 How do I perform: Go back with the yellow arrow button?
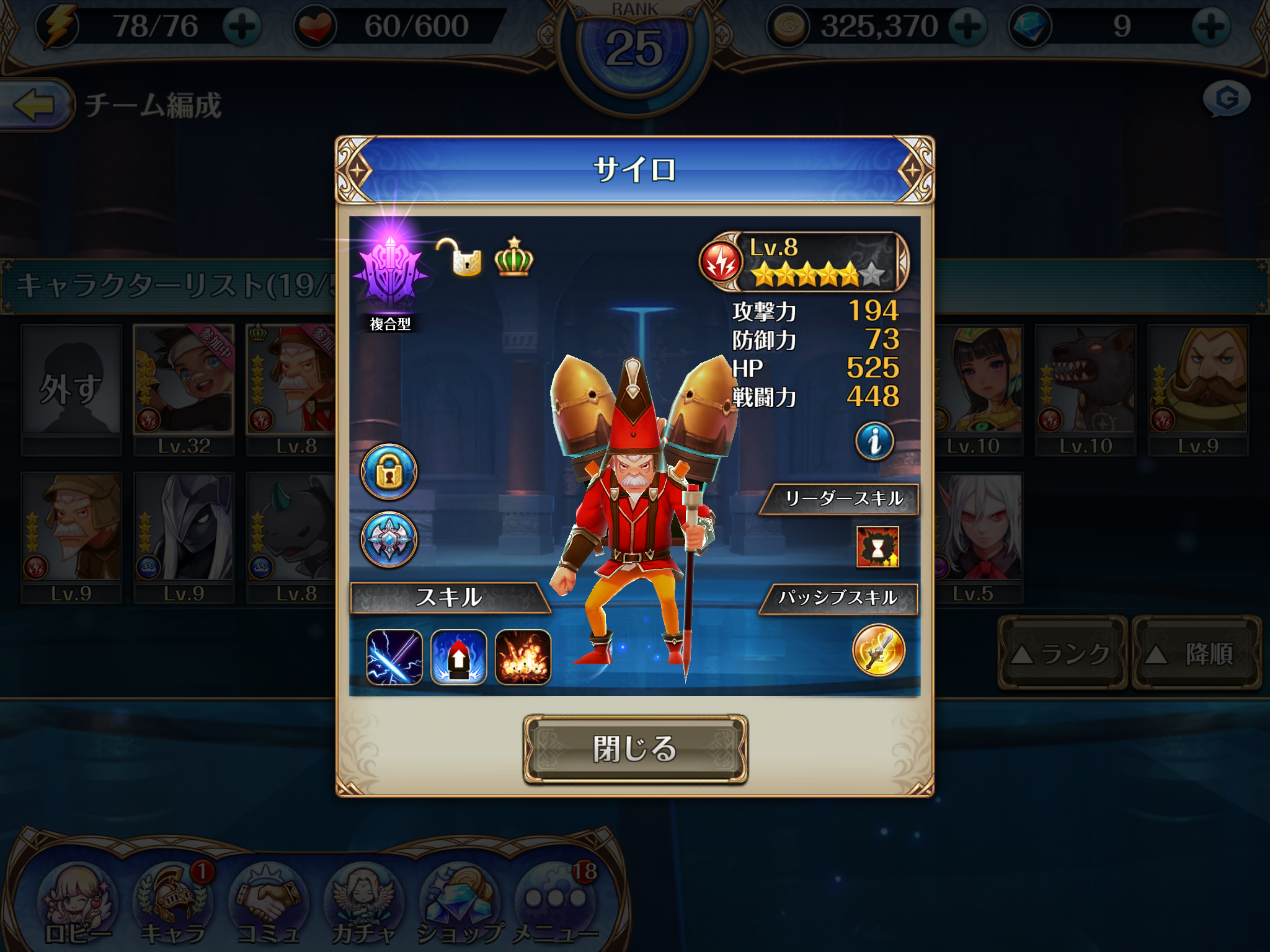click(34, 104)
